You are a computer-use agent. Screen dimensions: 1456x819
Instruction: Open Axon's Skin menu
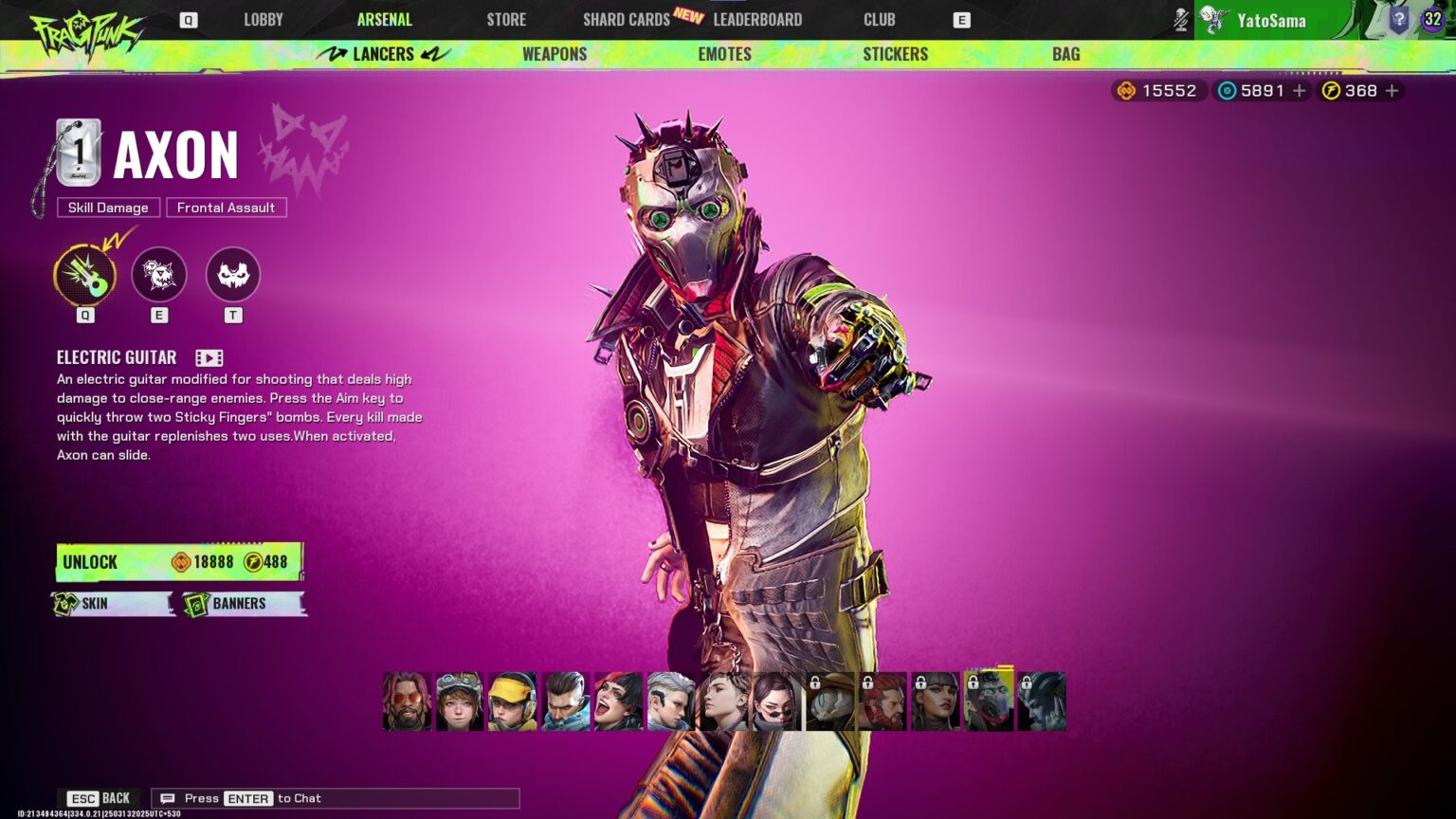click(113, 604)
